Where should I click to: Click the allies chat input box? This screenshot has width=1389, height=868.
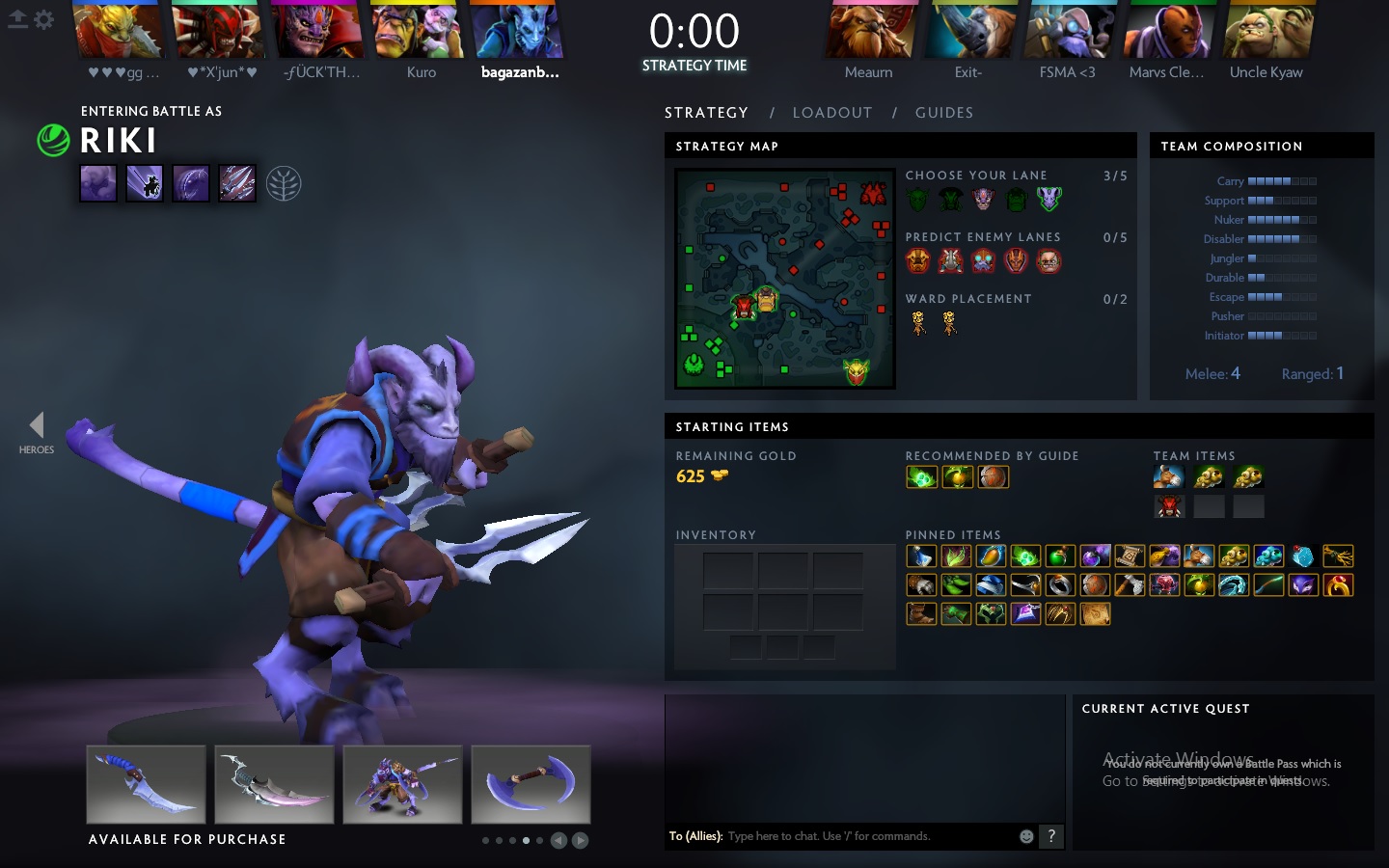pyautogui.click(x=868, y=836)
